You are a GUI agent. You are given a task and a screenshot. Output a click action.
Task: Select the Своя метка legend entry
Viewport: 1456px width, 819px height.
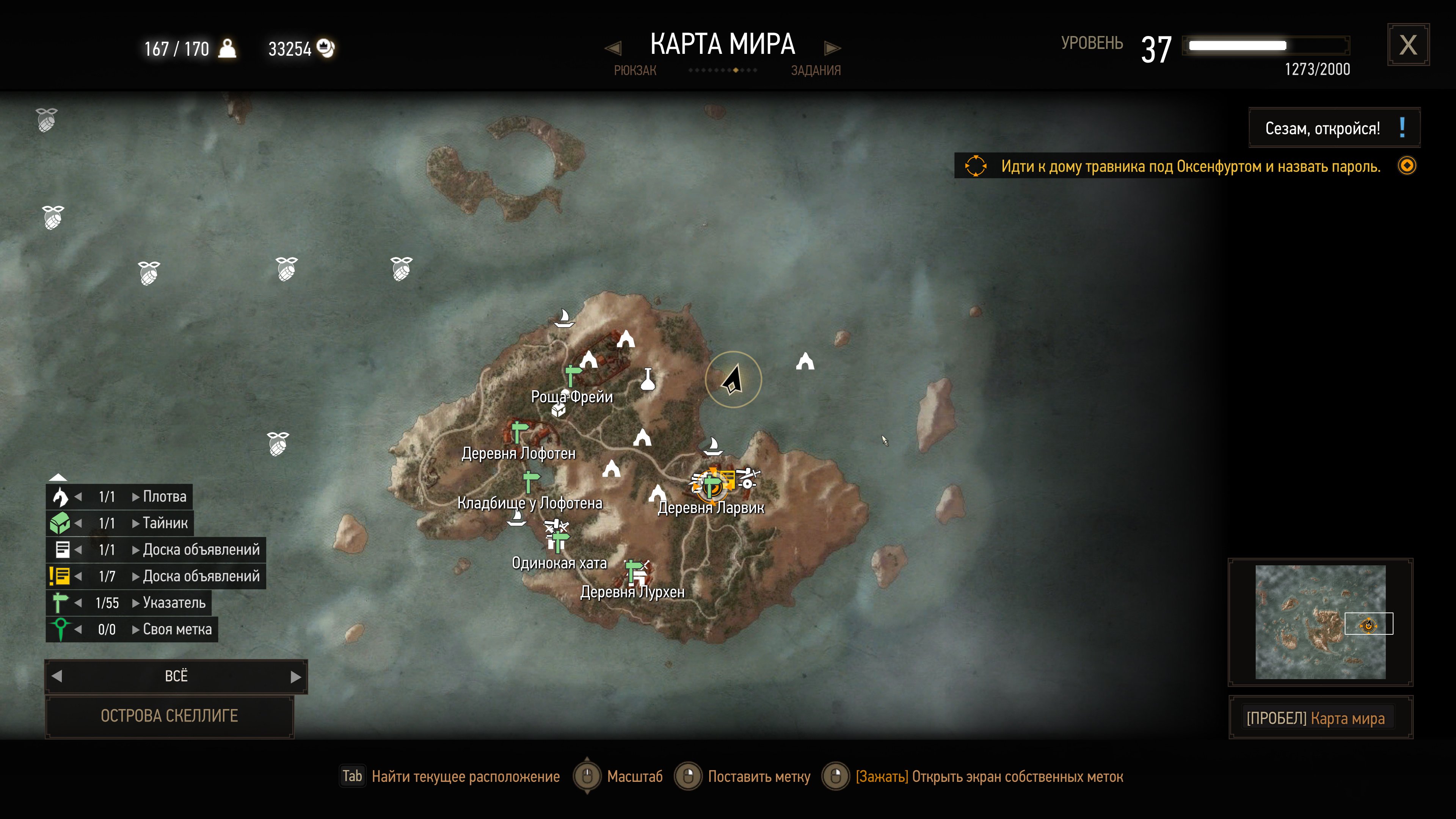coord(177,629)
